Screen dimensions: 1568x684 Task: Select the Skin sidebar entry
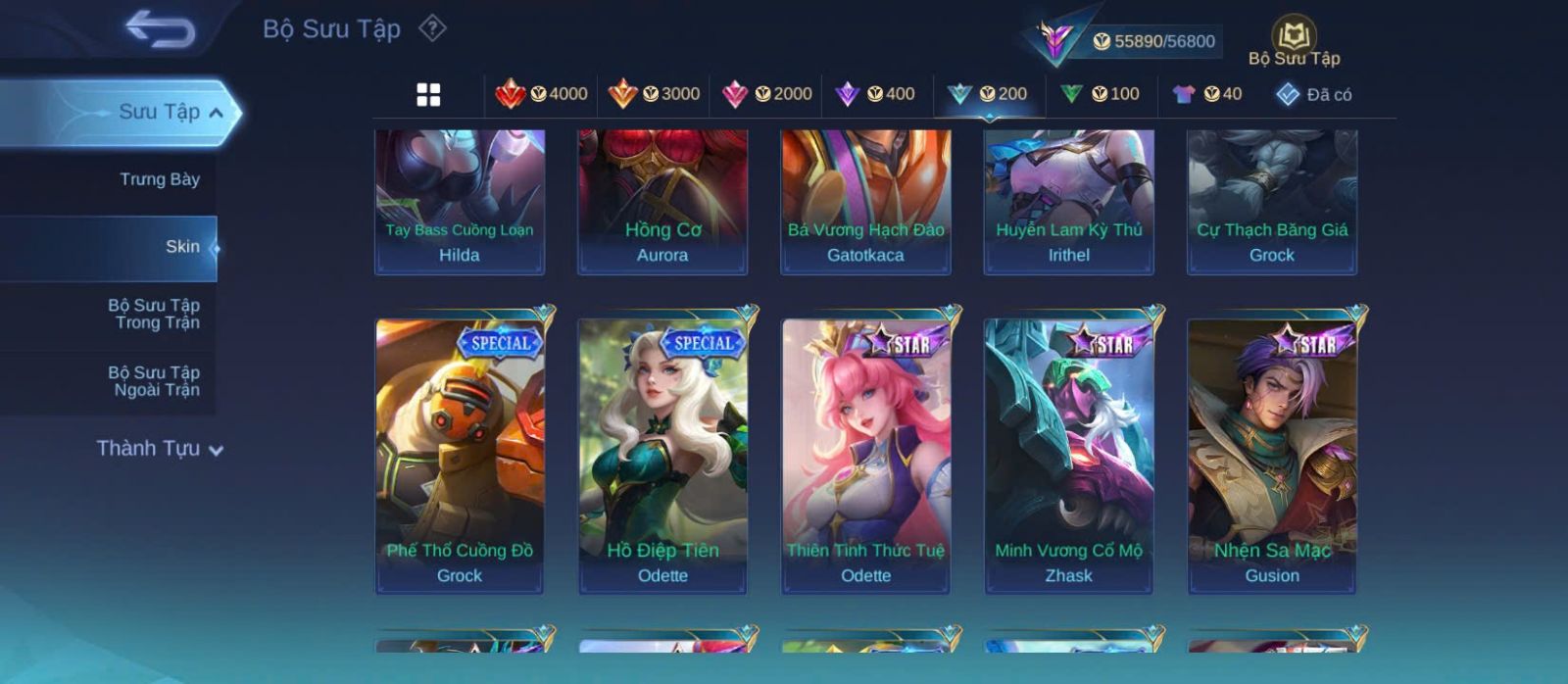click(182, 247)
